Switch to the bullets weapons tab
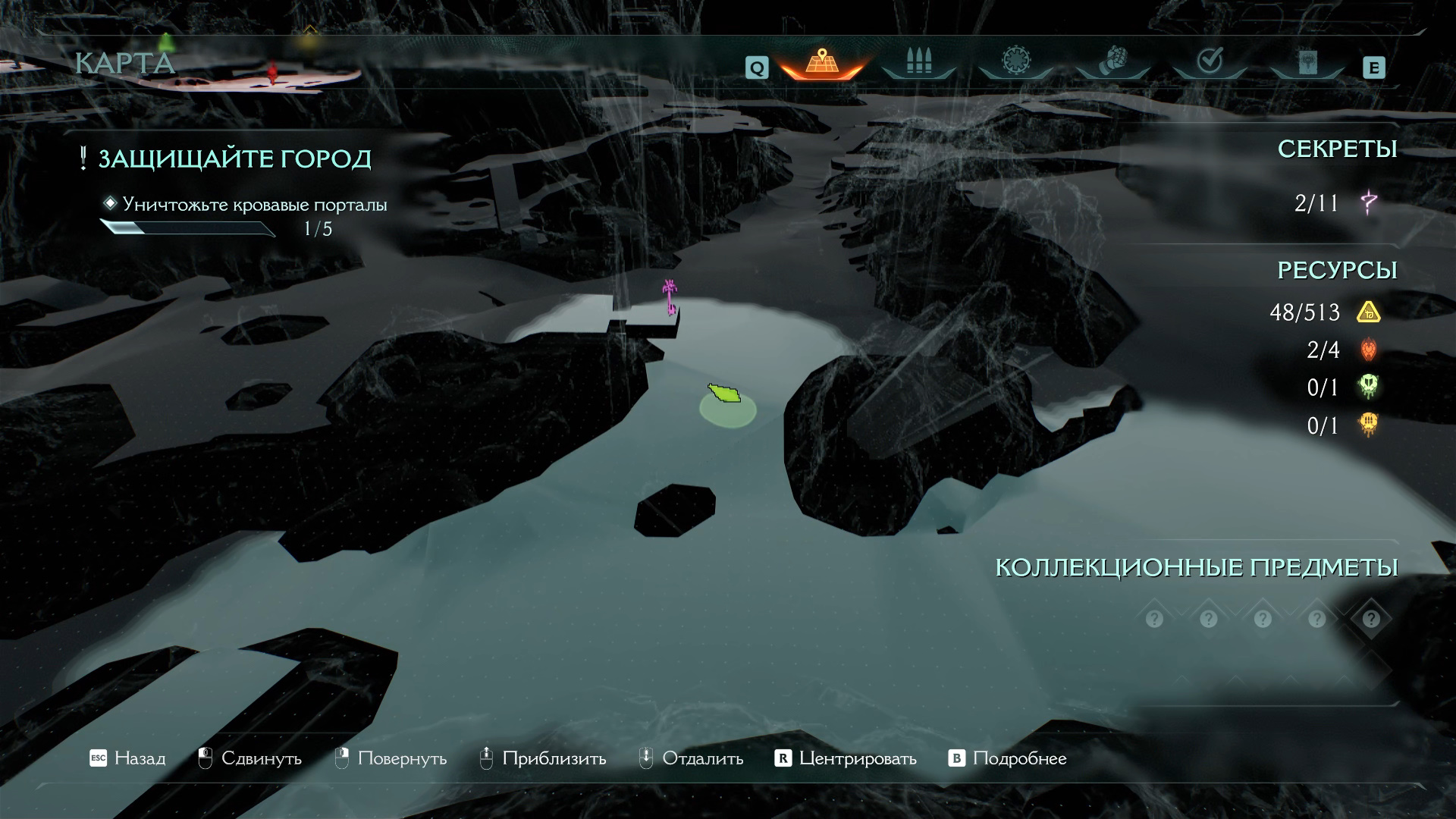The image size is (1456, 819). click(918, 62)
